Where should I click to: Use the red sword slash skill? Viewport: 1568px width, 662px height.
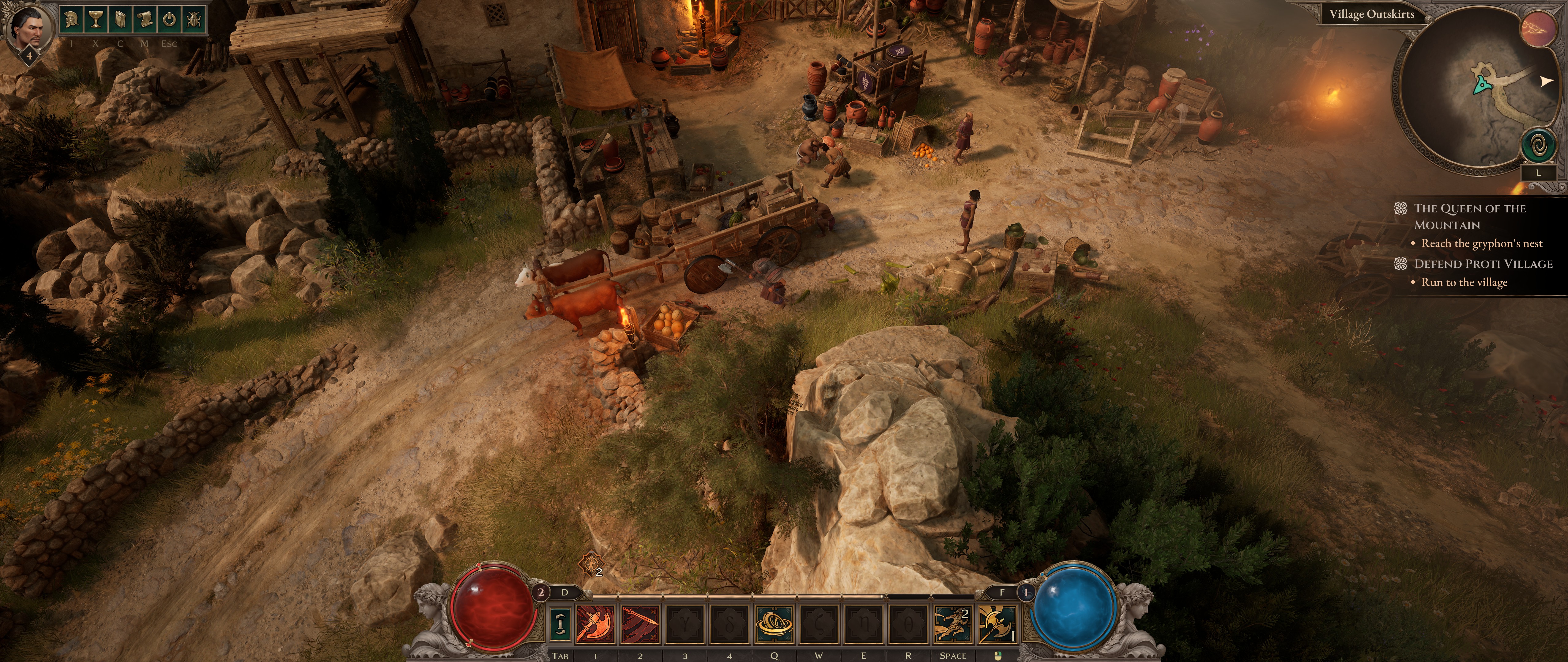point(640,624)
